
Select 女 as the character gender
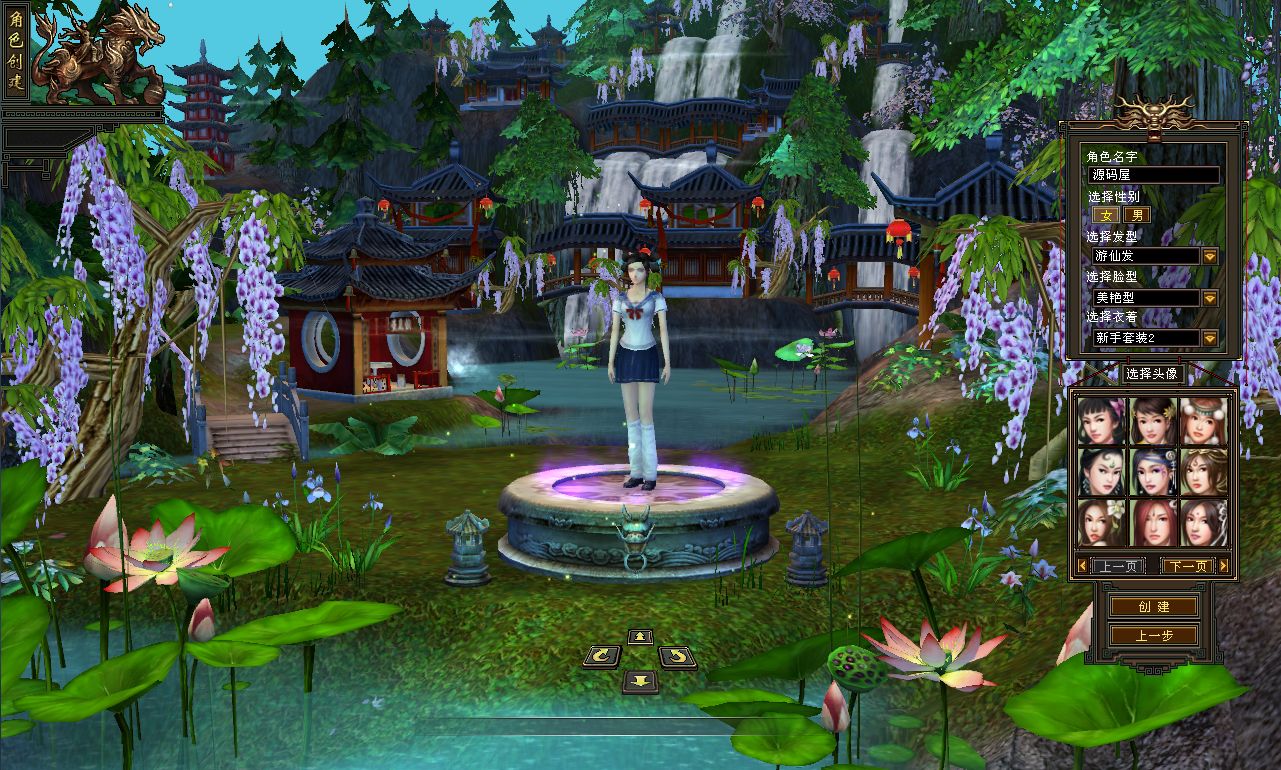pyautogui.click(x=1108, y=214)
